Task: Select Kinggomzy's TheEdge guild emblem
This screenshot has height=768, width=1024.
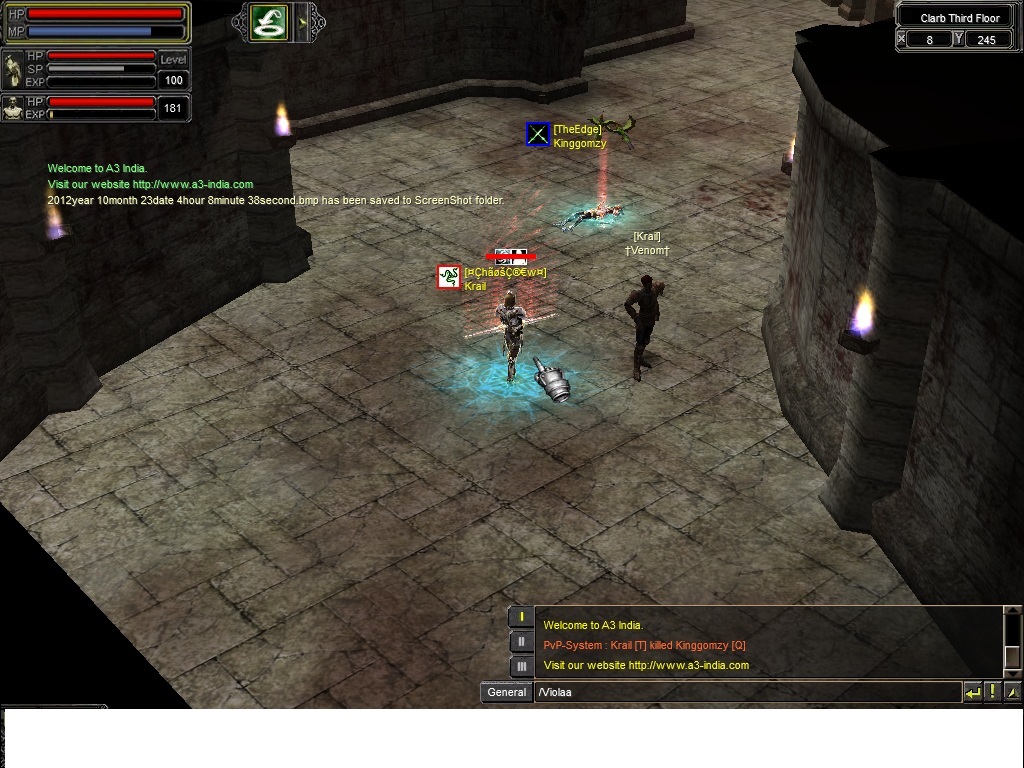Action: pos(538,134)
